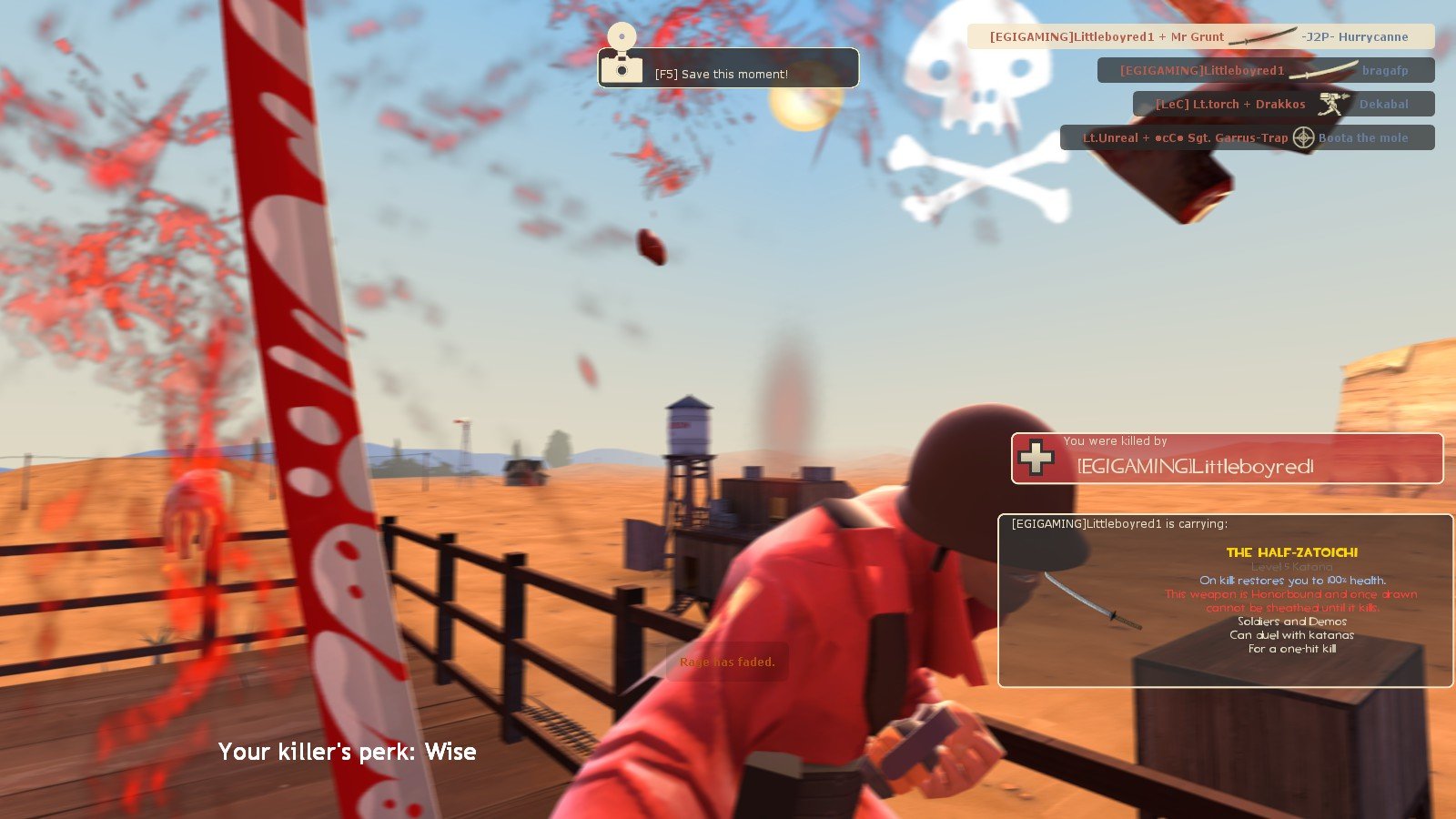Open the Half-Zatoichi item info panel
Viewport: 1456px width, 819px height.
pyautogui.click(x=1225, y=601)
